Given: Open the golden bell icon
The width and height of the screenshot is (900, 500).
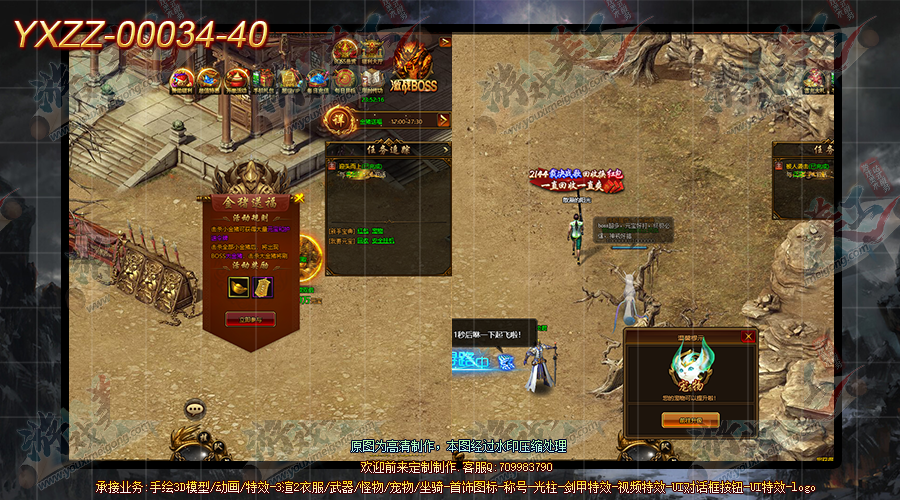Looking at the screenshot, I should pyautogui.click(x=290, y=80).
